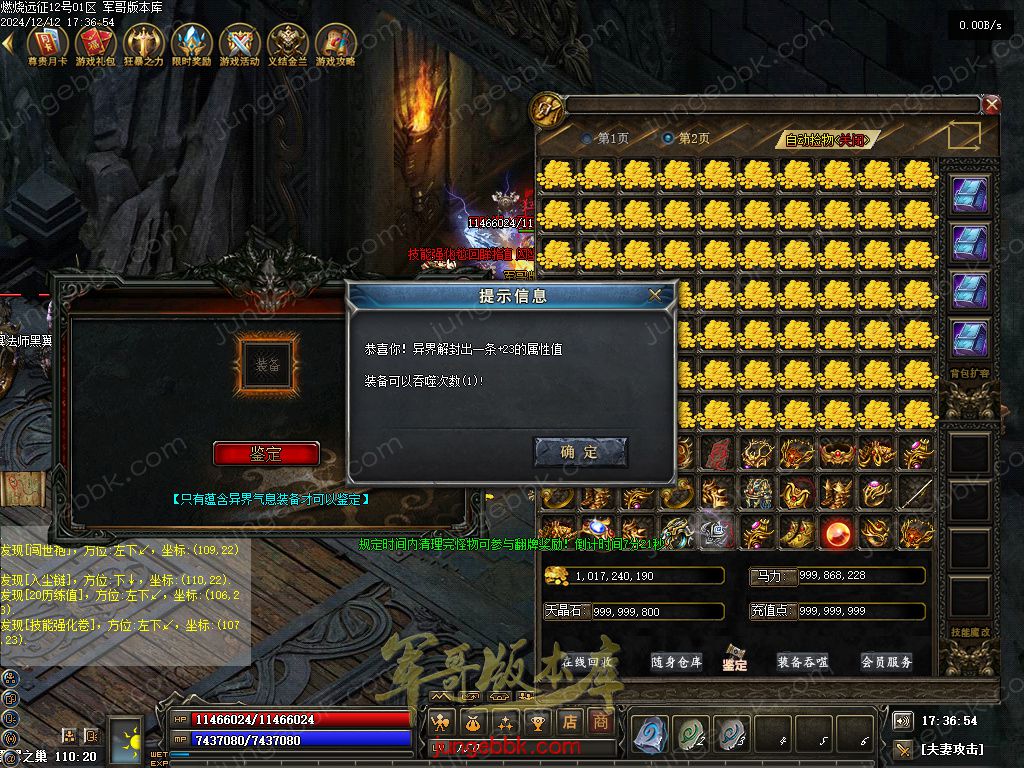1024x768 pixels.
Task: Open 狂暴之力 sword icon
Action: [143, 46]
